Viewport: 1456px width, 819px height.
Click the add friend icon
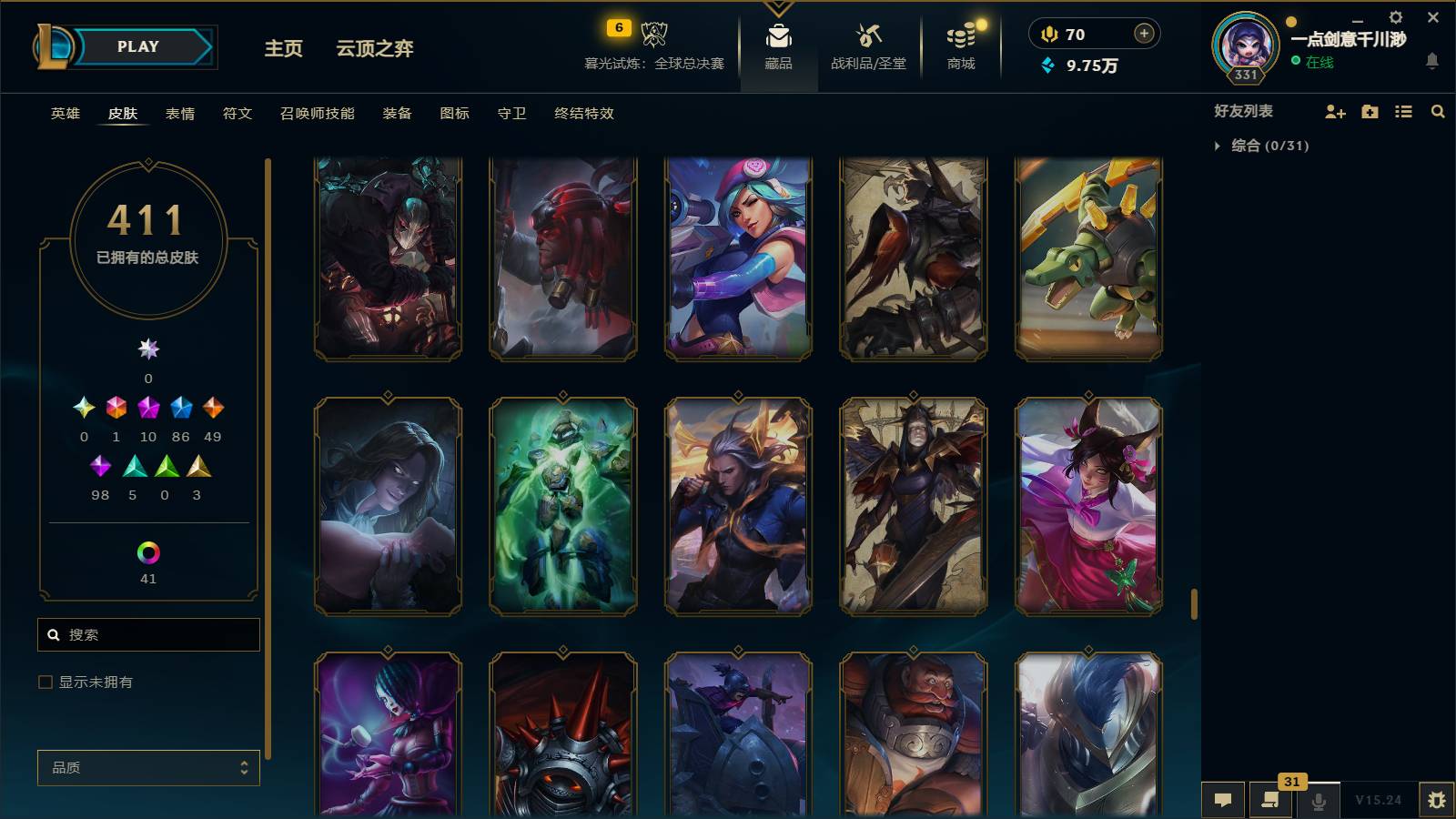click(x=1335, y=112)
